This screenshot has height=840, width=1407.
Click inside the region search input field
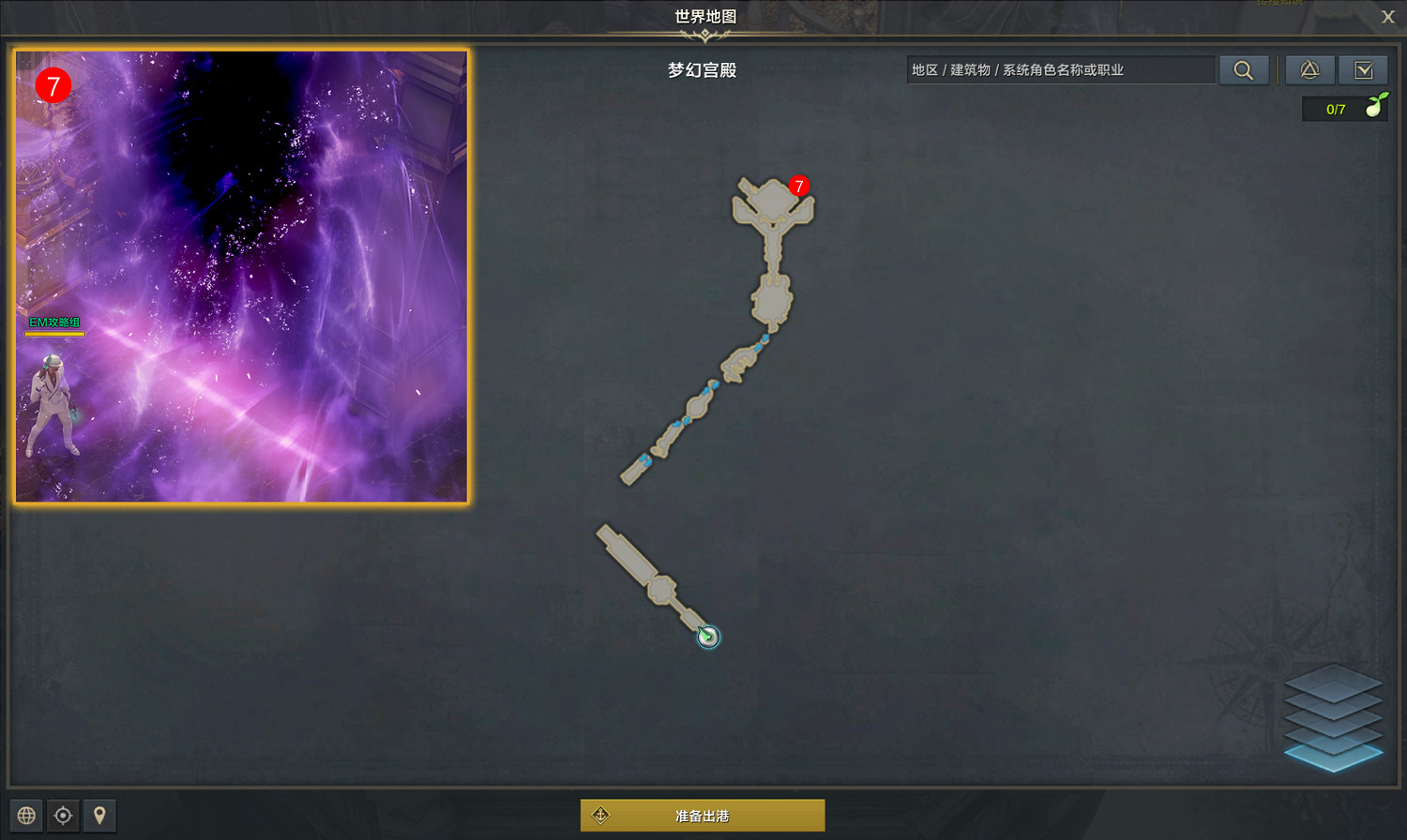pyautogui.click(x=1060, y=69)
